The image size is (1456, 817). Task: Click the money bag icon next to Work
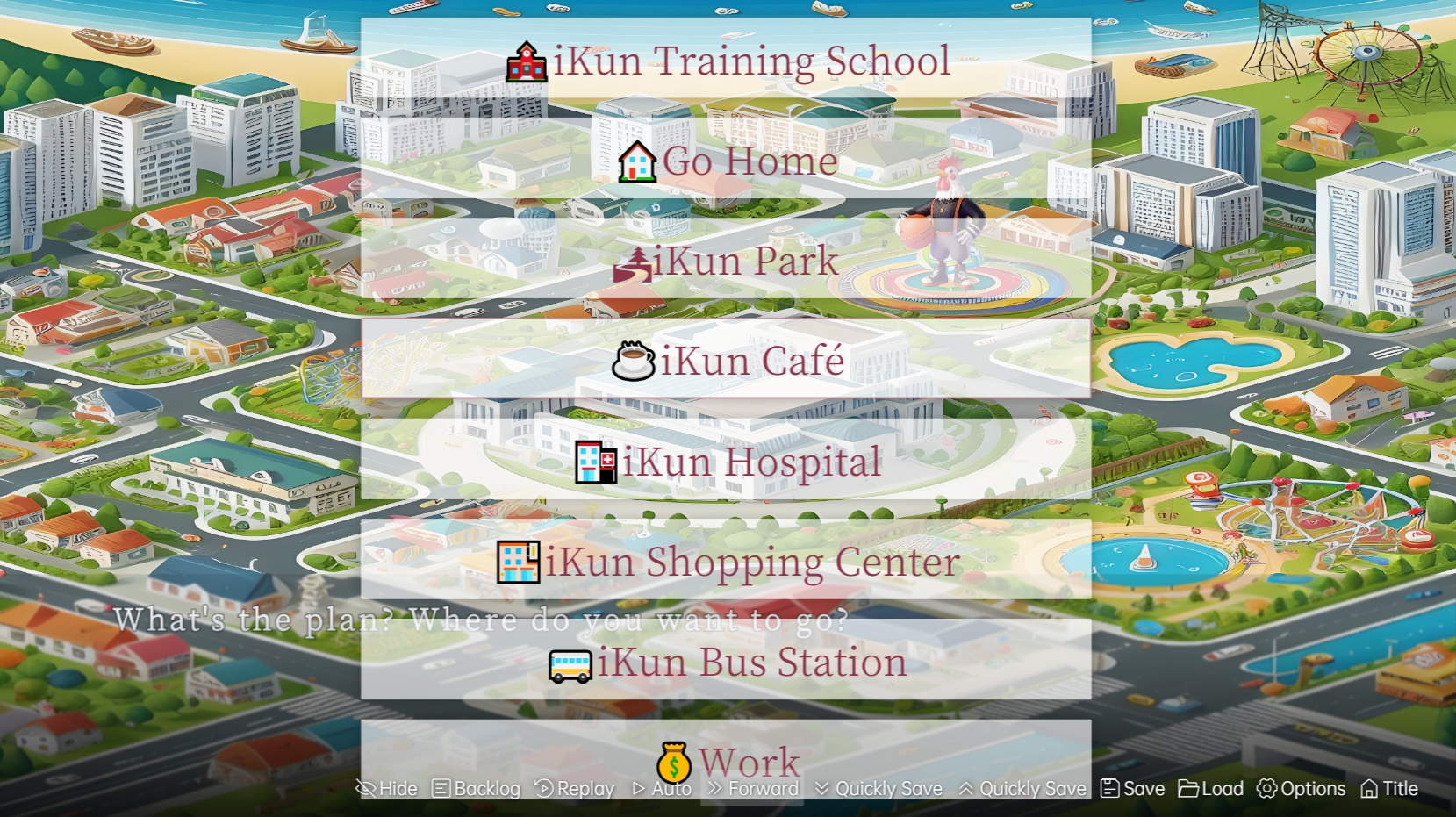point(673,763)
